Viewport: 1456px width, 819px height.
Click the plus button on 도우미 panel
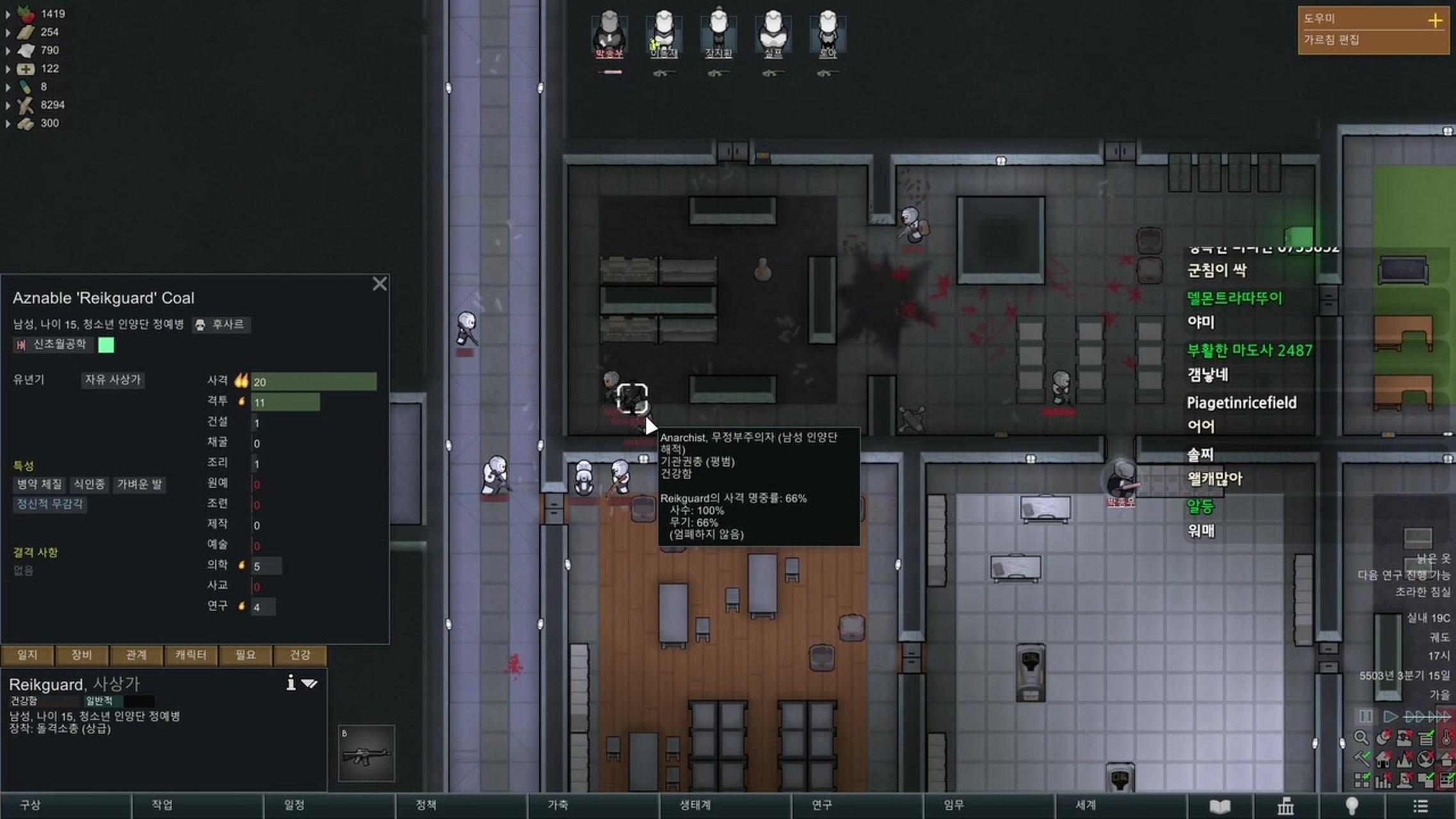pyautogui.click(x=1435, y=20)
